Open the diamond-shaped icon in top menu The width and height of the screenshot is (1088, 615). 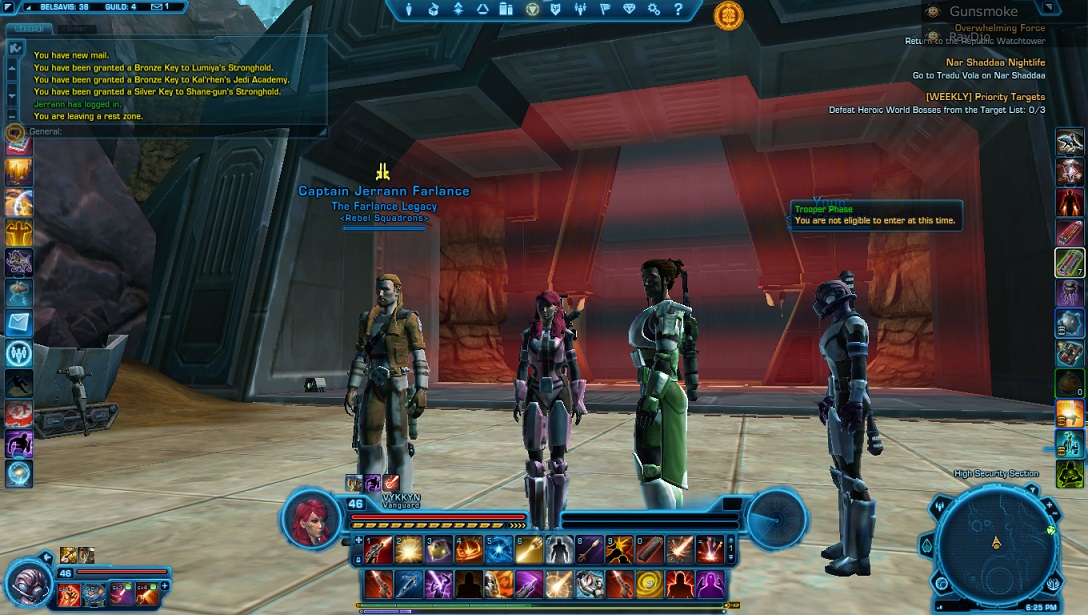coord(629,9)
